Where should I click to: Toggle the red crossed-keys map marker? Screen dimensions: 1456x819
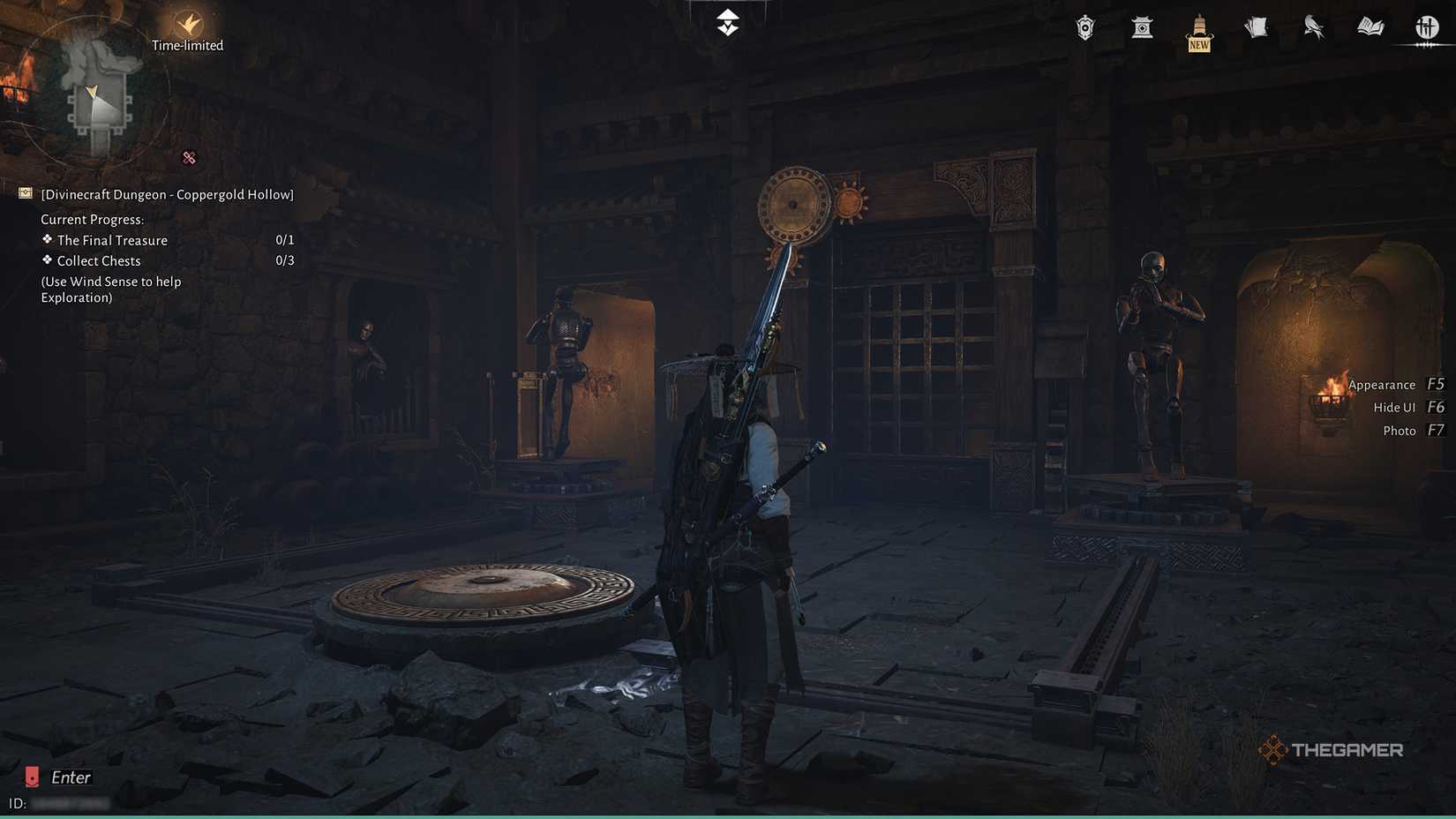pos(189,157)
